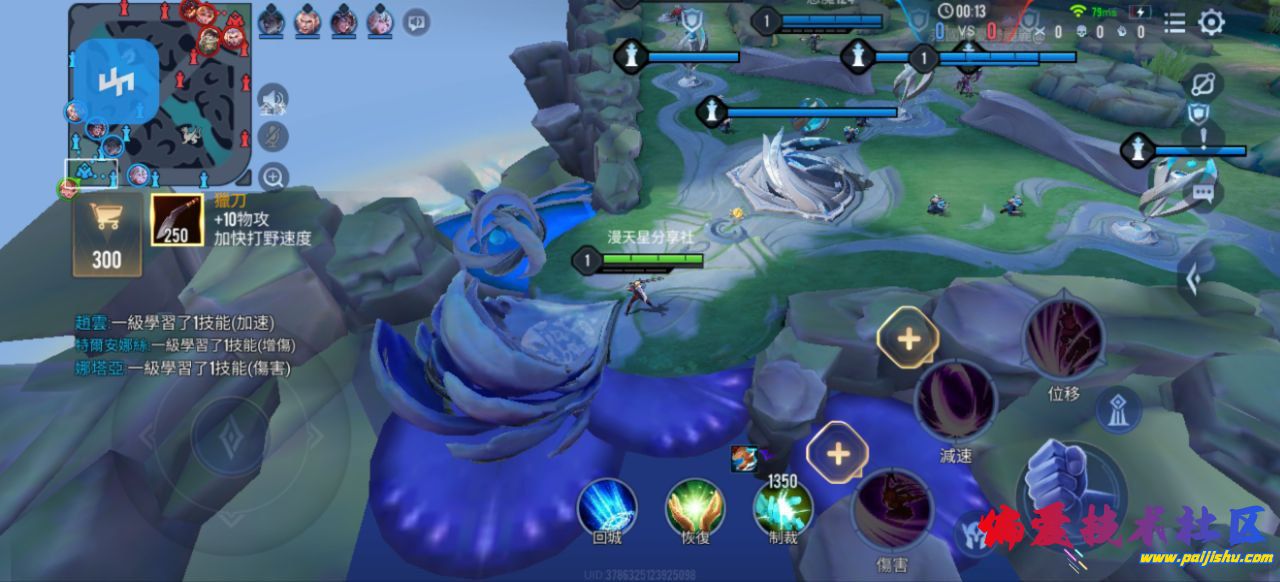
Task: Toggle the speaker voice icon beside the minimap
Action: pos(272,100)
